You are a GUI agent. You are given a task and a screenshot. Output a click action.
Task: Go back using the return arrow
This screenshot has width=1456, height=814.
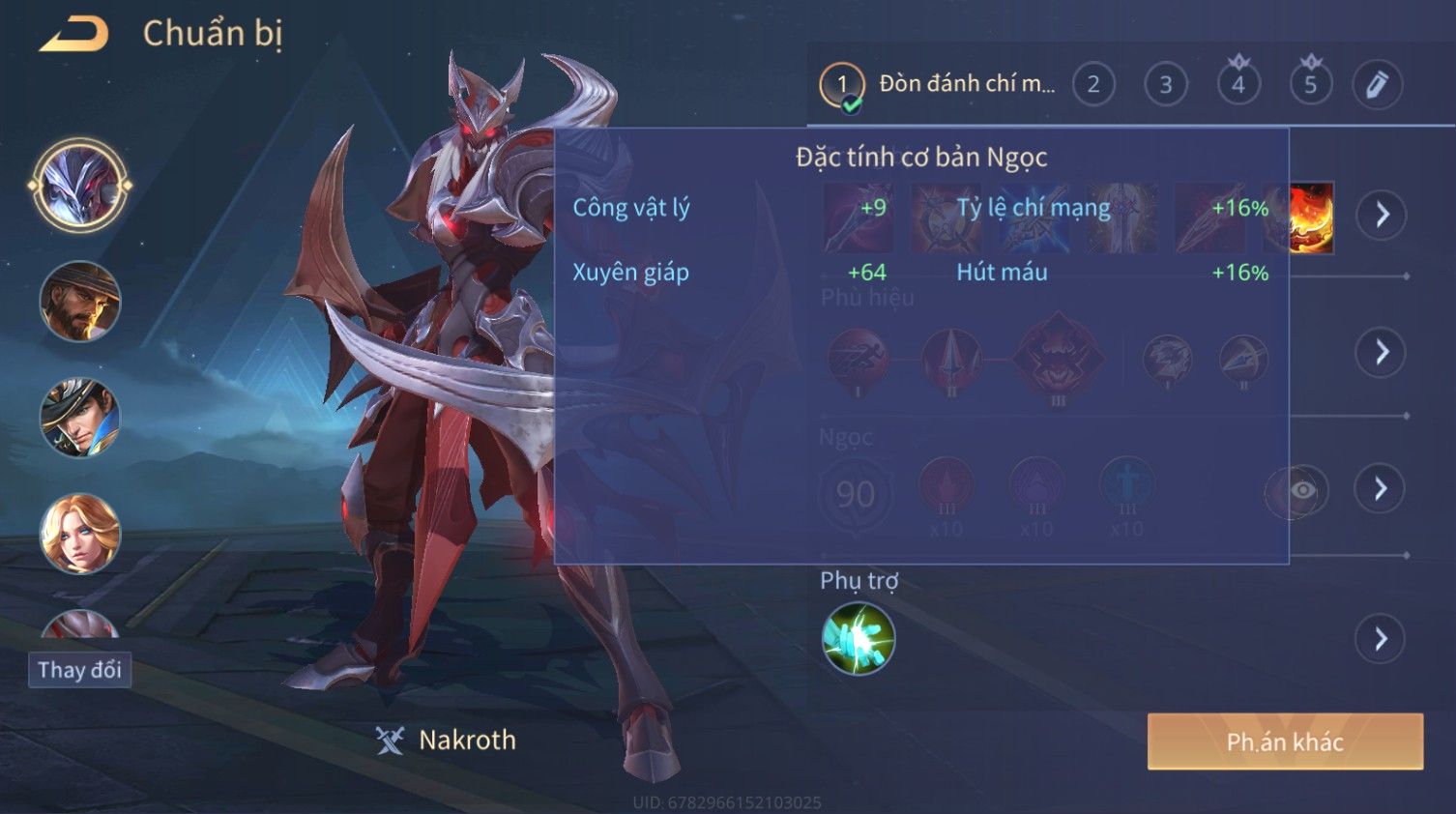click(x=74, y=35)
